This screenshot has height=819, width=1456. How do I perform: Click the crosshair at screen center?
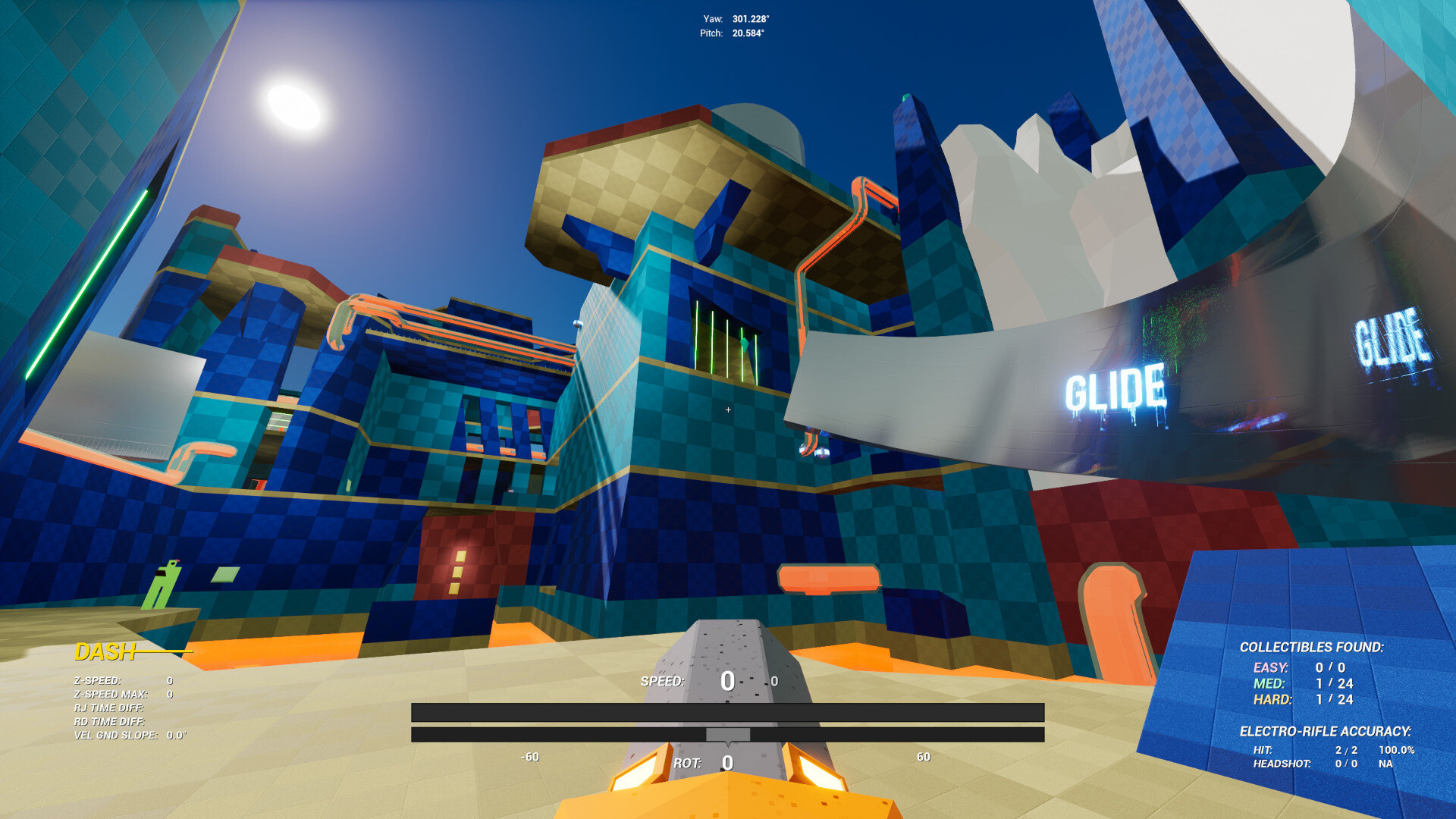(x=727, y=409)
